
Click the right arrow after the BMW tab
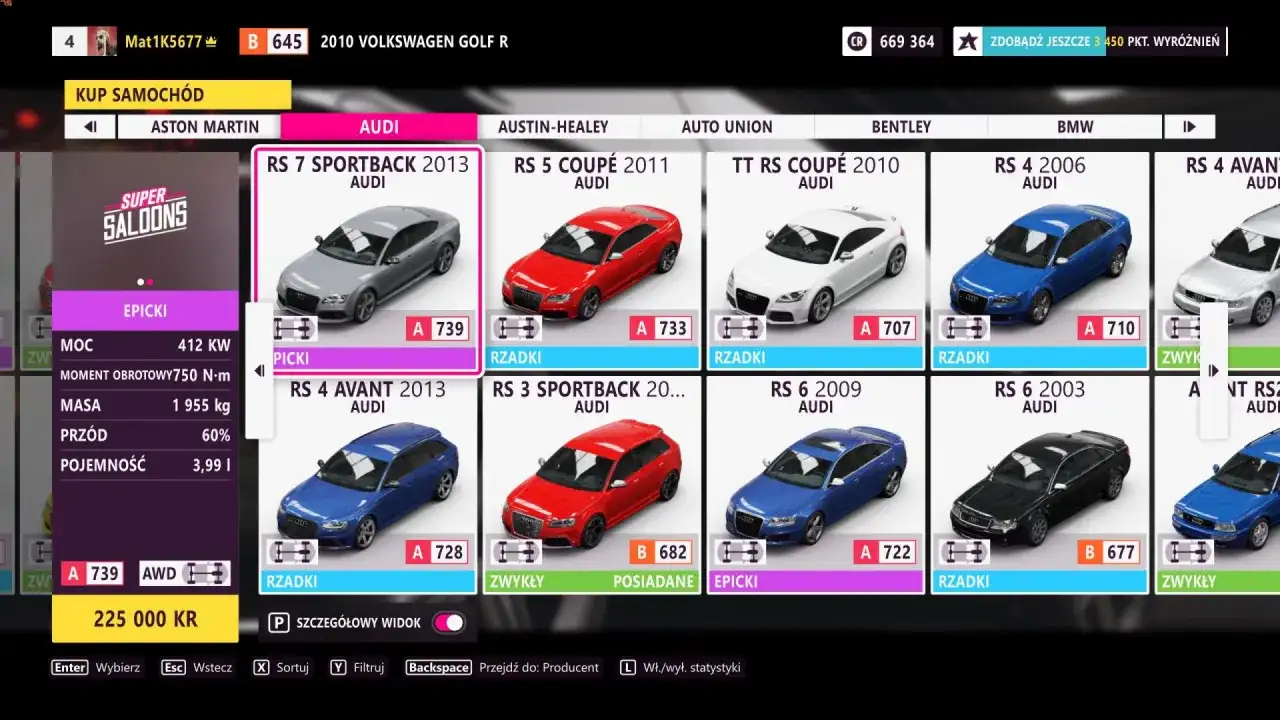[1190, 126]
